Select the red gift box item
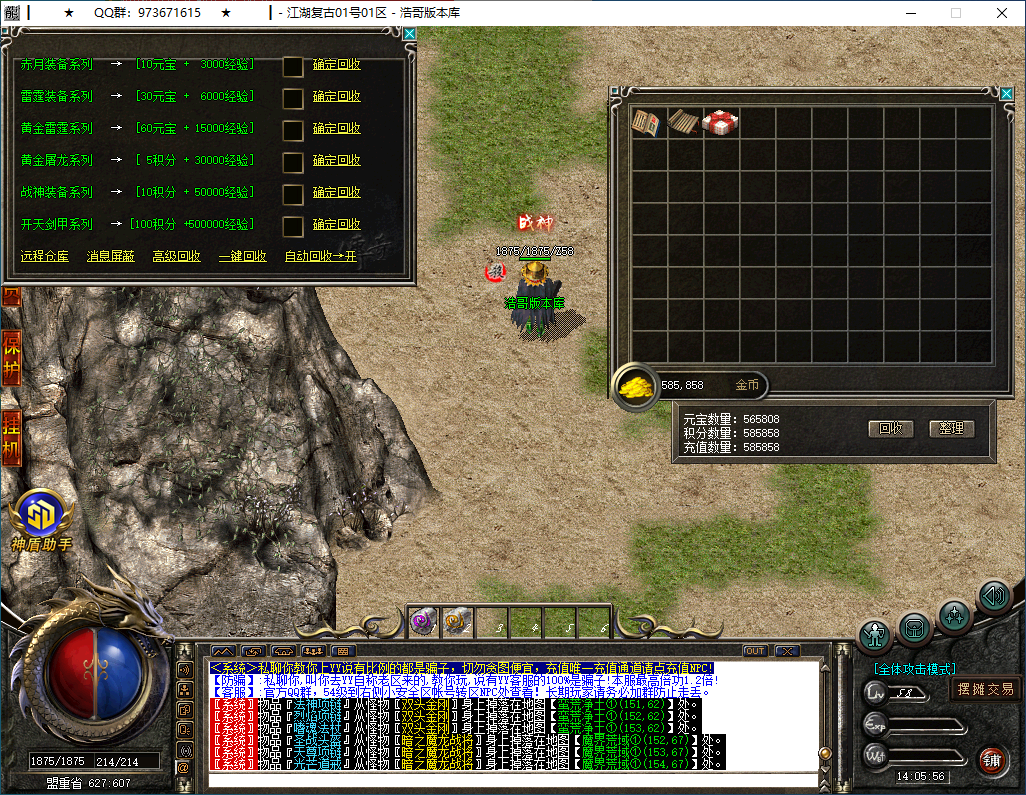The height and width of the screenshot is (795, 1026). 719,123
